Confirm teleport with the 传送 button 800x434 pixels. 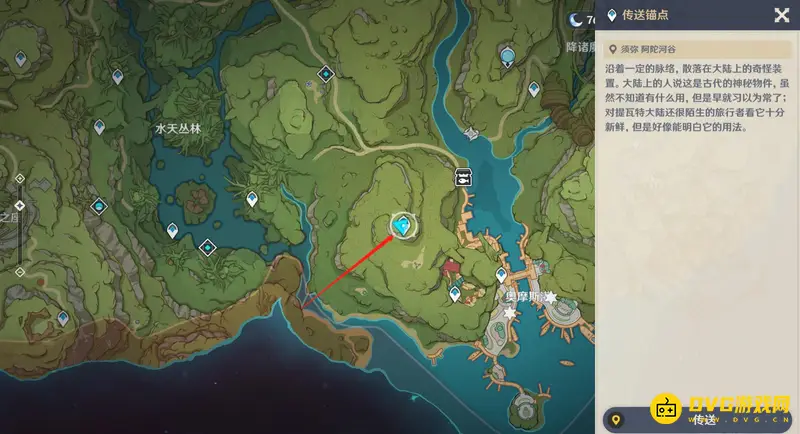point(698,419)
